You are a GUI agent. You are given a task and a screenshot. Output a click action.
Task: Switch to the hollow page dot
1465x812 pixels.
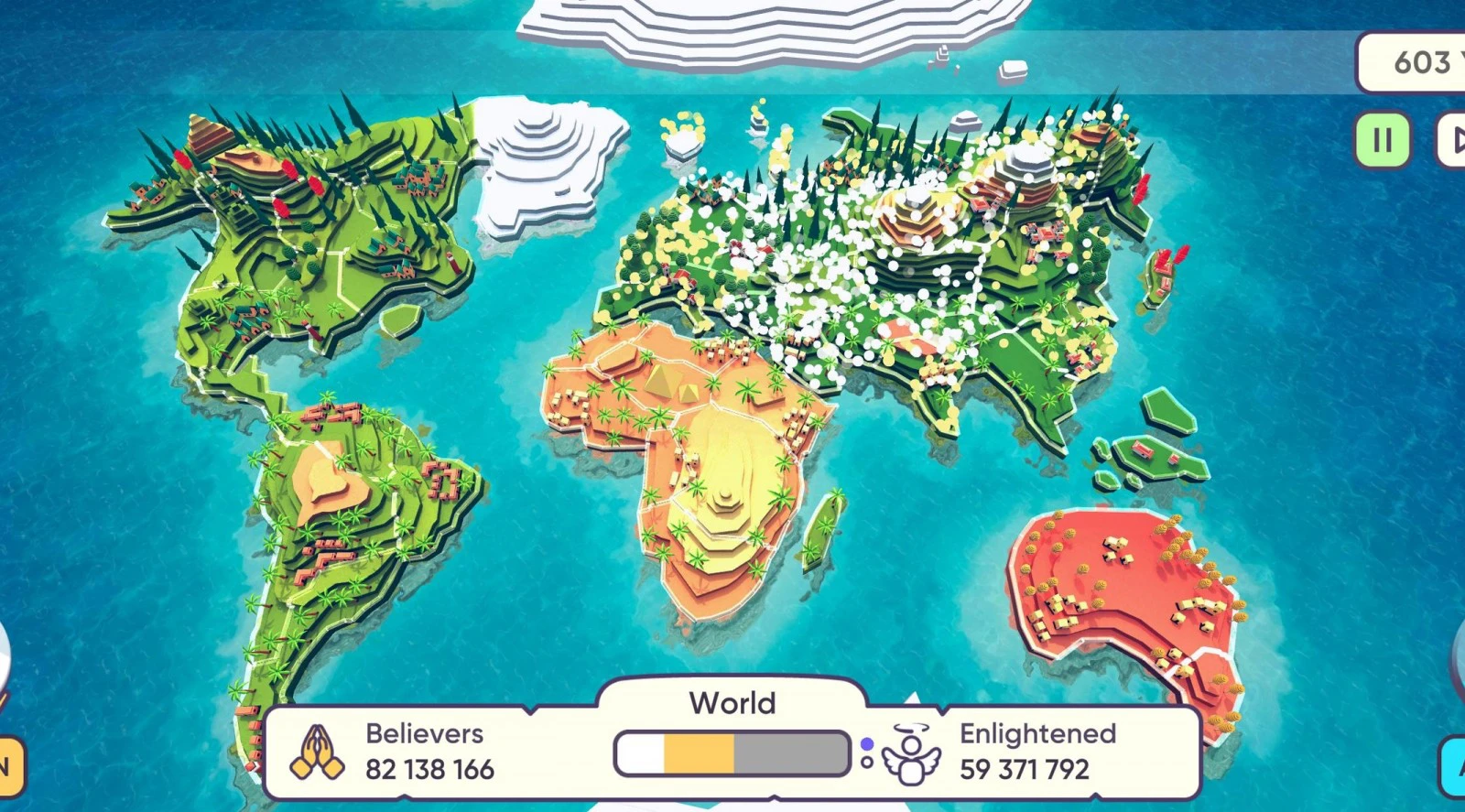click(x=867, y=762)
